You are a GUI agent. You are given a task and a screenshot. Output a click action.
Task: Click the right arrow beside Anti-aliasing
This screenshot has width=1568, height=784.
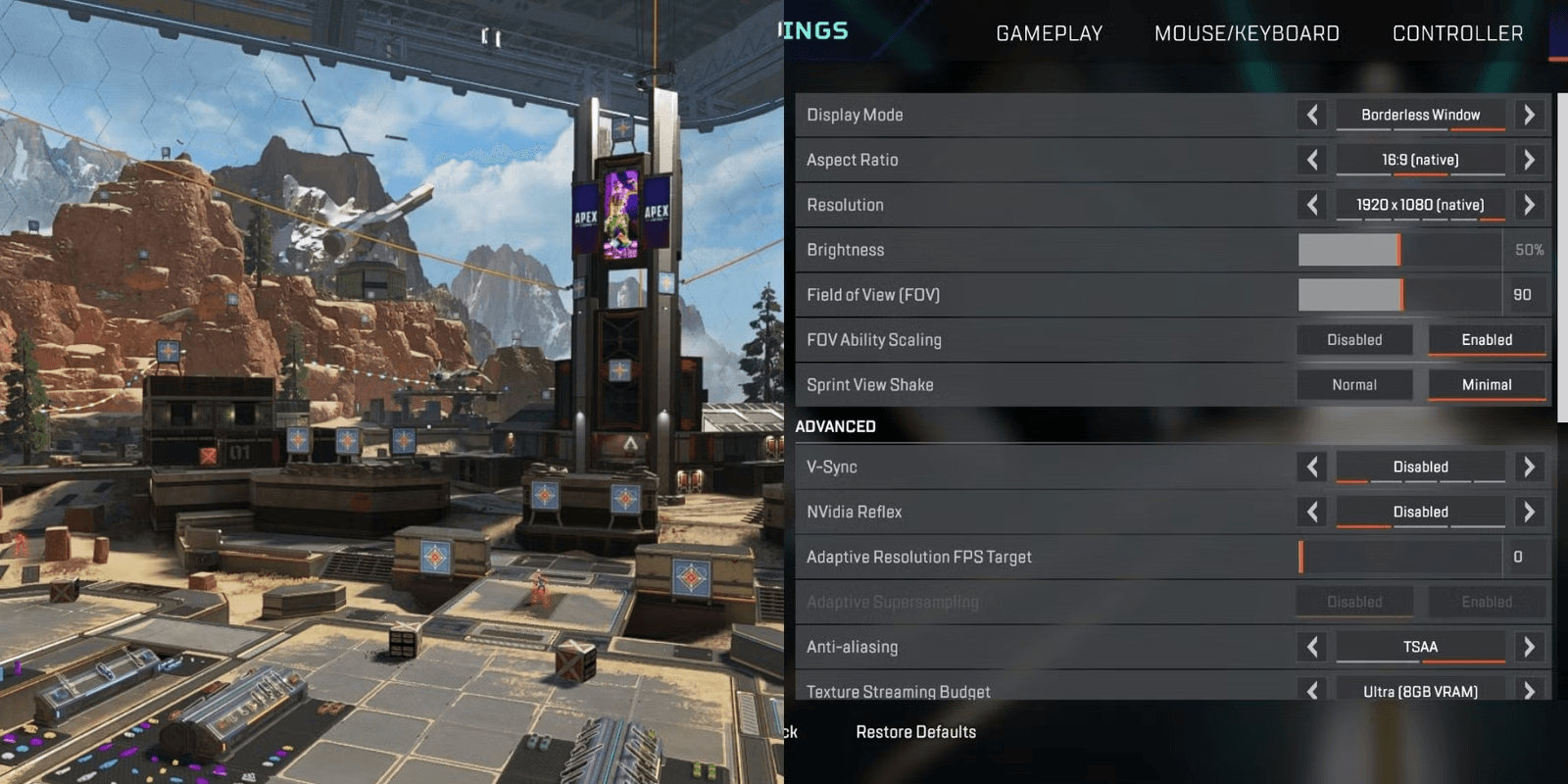[x=1529, y=647]
